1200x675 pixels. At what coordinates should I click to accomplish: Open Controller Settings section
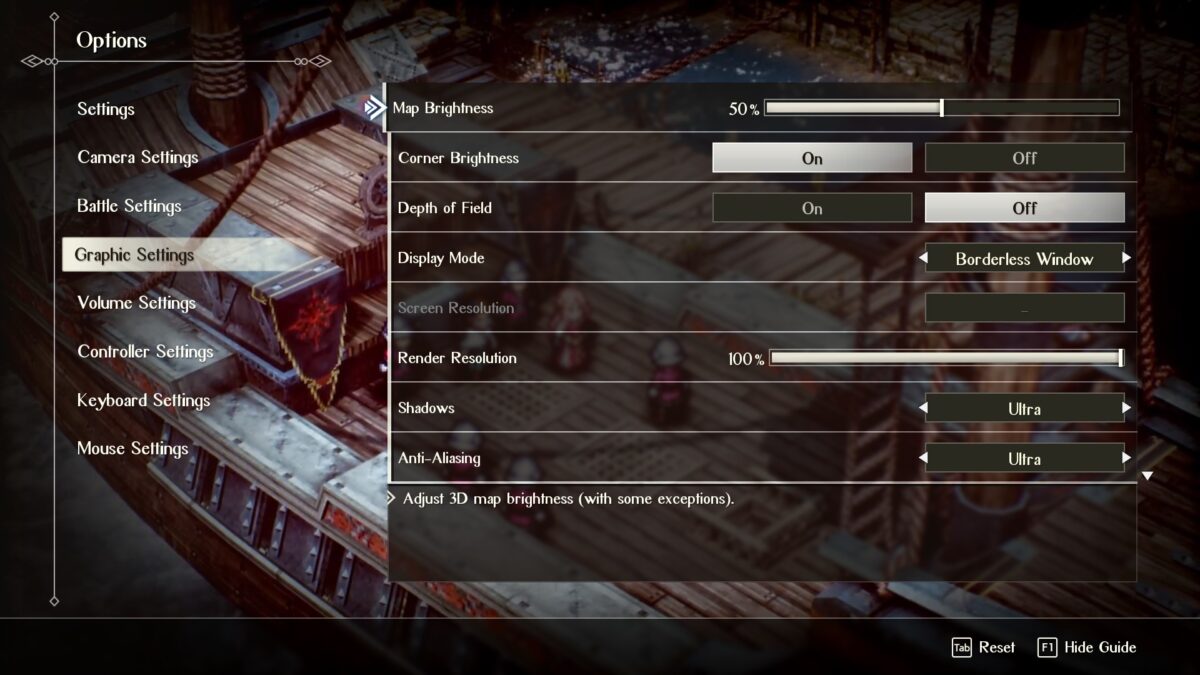[x=145, y=352]
